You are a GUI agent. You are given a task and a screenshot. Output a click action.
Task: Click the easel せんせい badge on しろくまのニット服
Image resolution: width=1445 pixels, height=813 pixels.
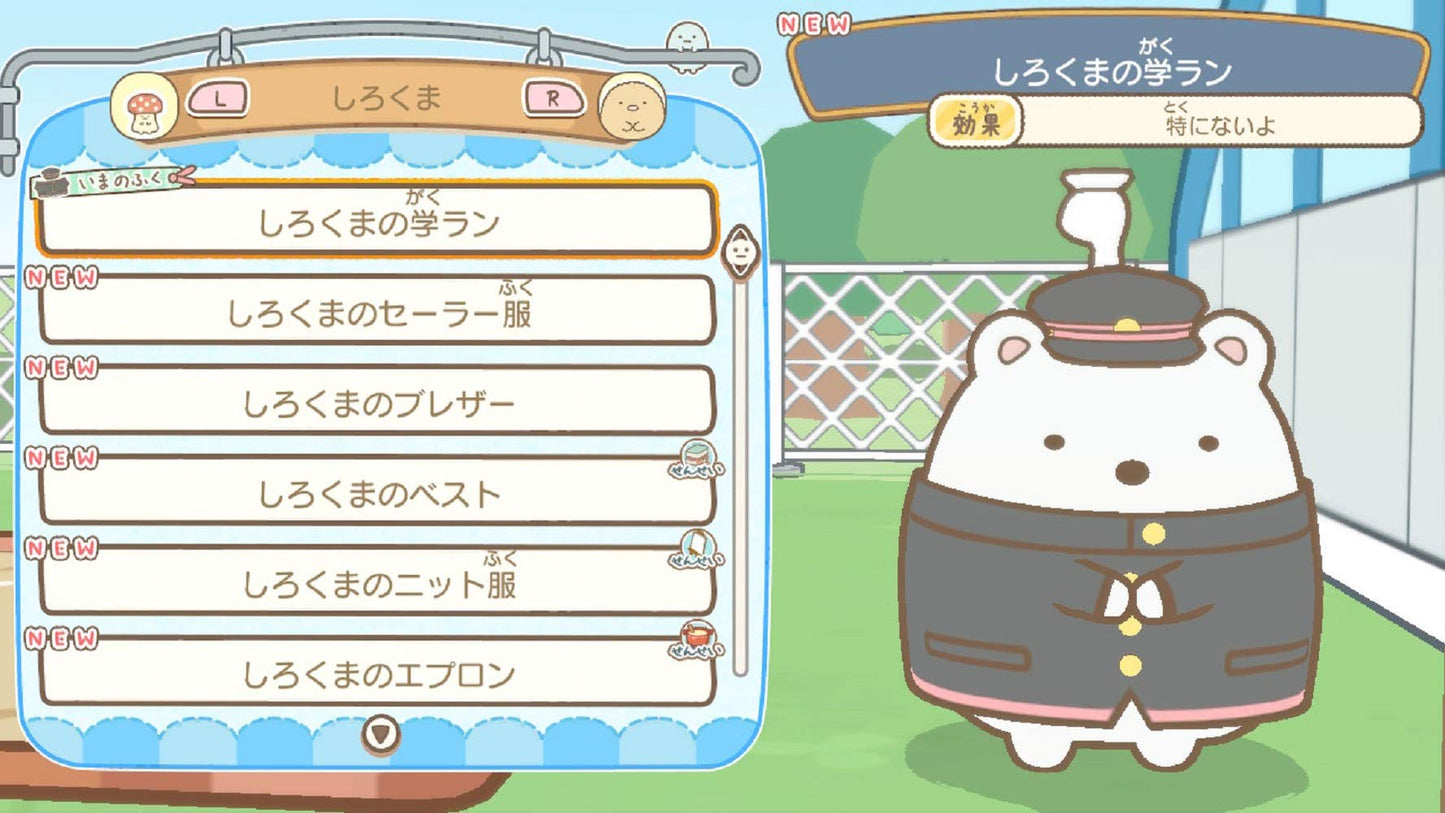(695, 551)
